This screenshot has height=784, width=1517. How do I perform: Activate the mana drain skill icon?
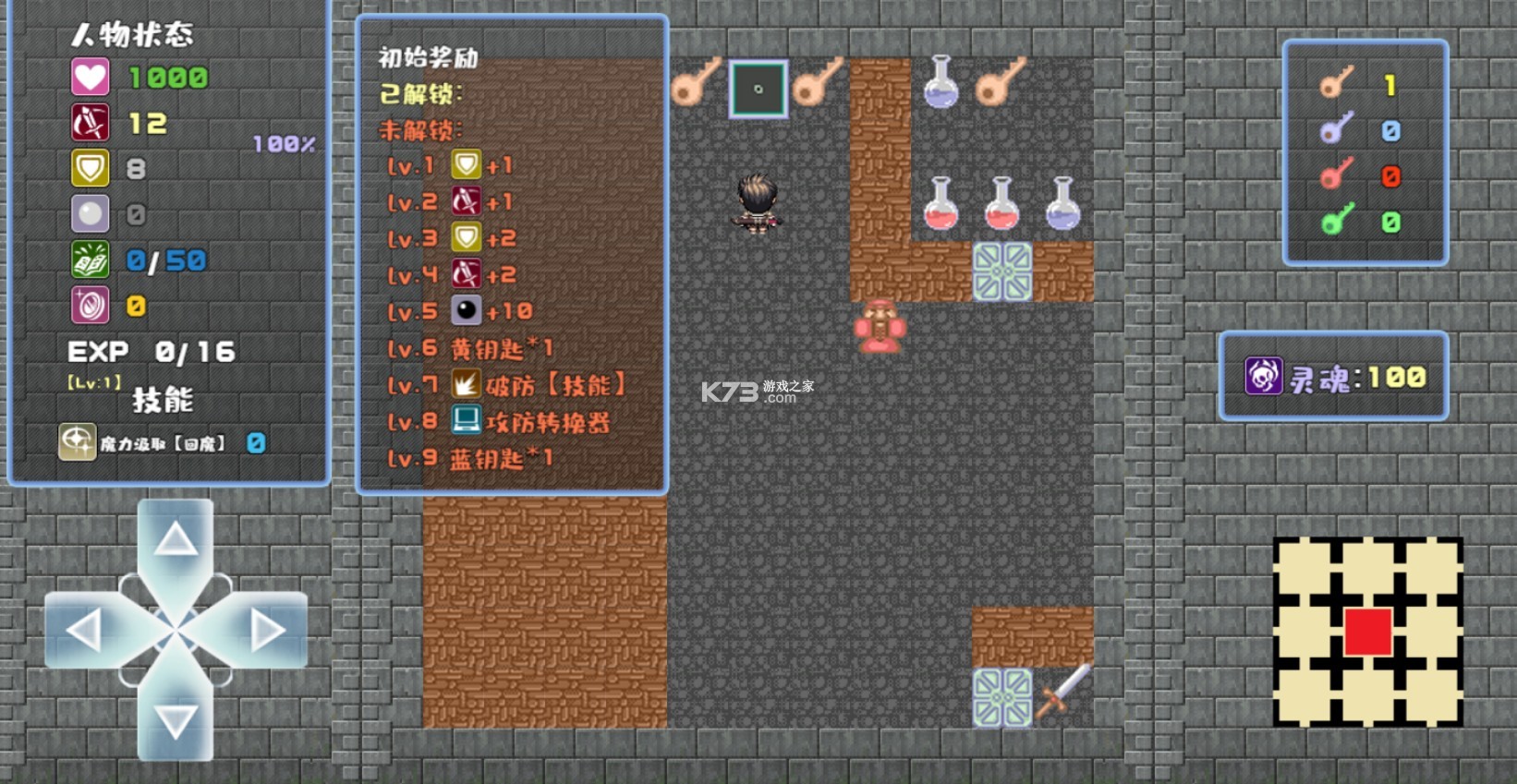pos(77,442)
